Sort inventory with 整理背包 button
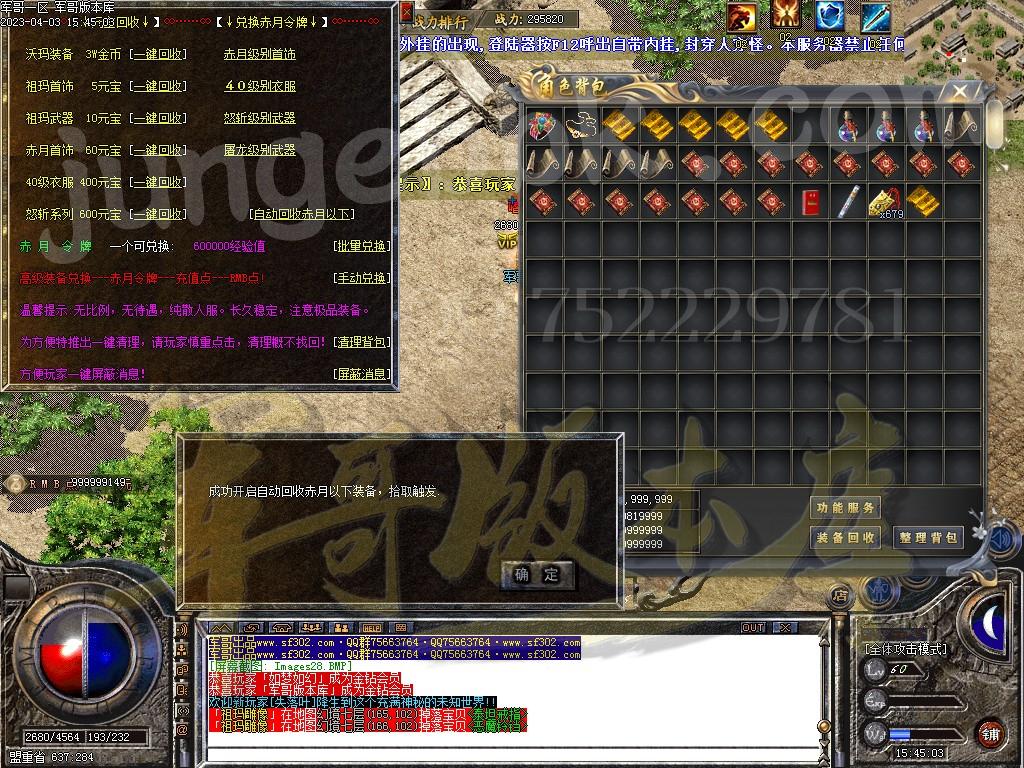1024x768 pixels. point(929,538)
